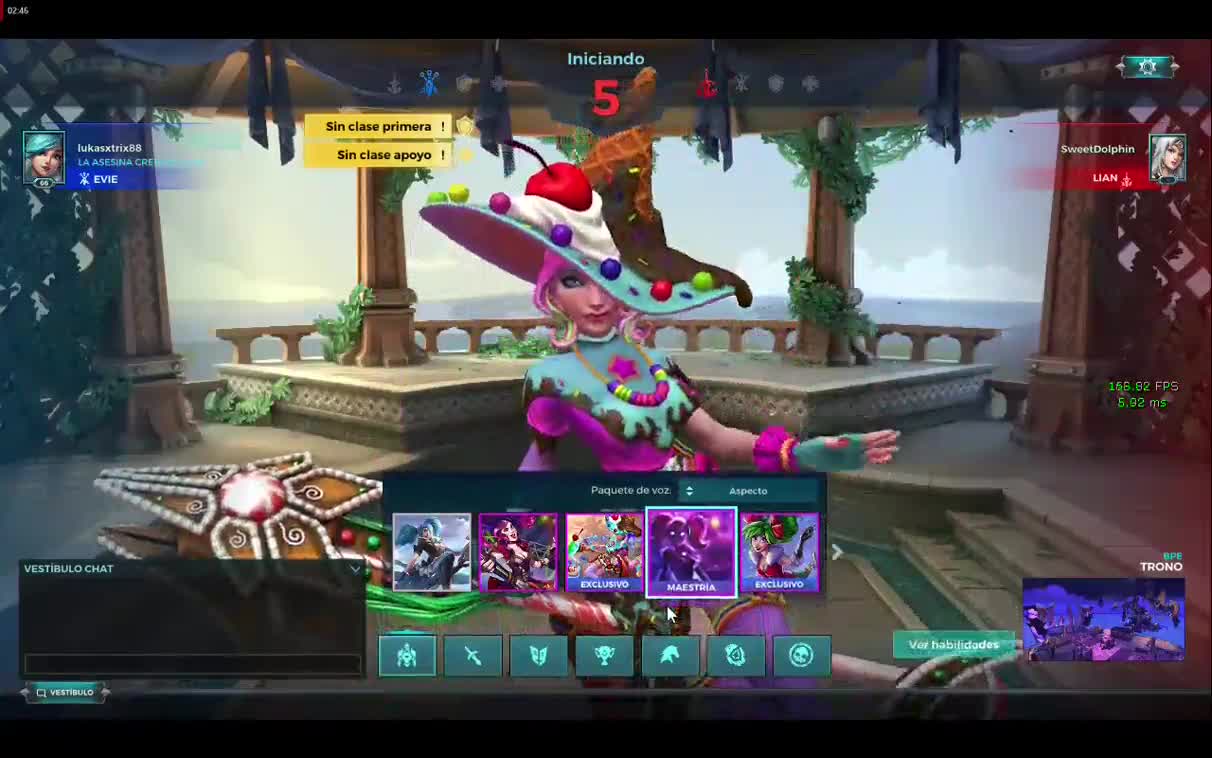
Task: Select the default Evie skin thumbnail
Action: pos(431,551)
